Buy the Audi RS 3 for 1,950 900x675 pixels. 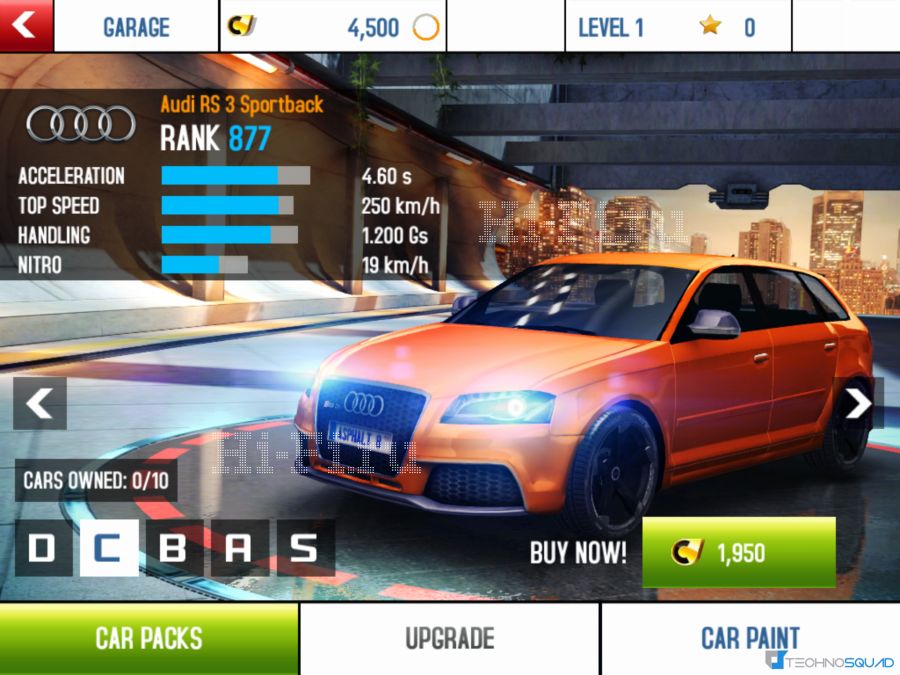pos(738,552)
